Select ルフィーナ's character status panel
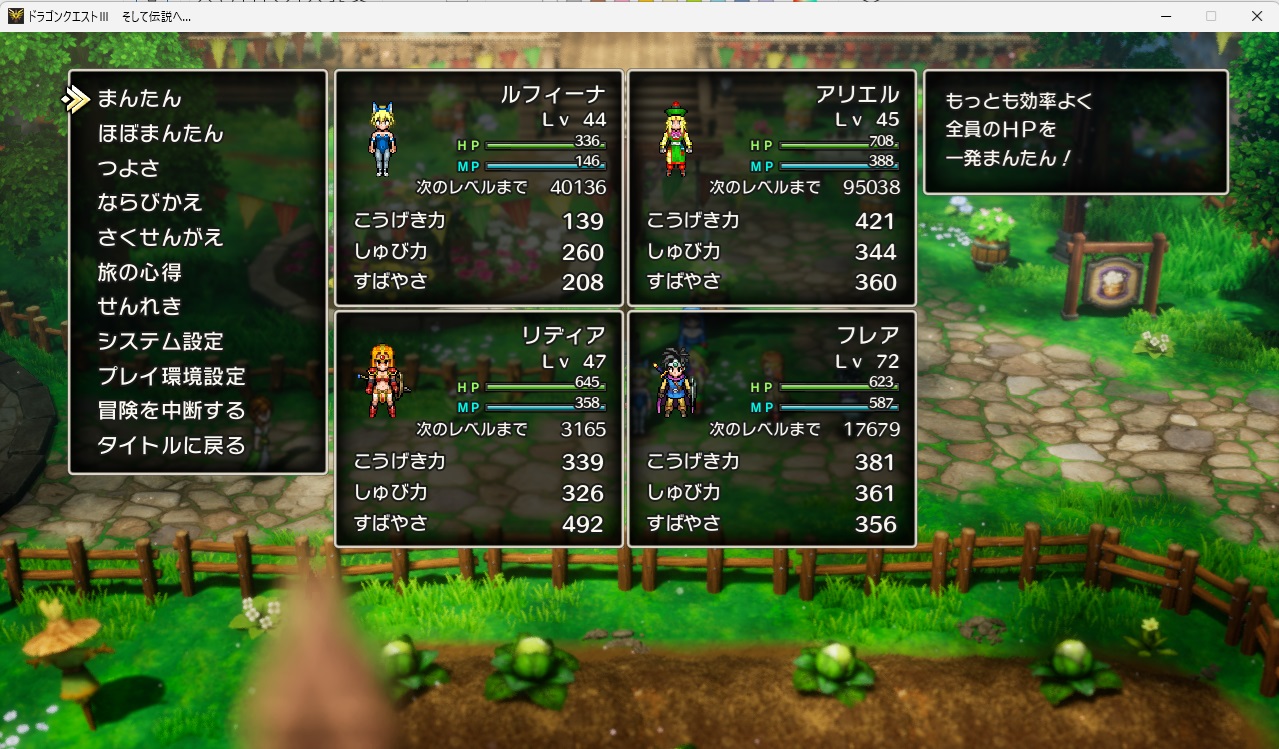Image resolution: width=1279 pixels, height=749 pixels. pos(479,188)
